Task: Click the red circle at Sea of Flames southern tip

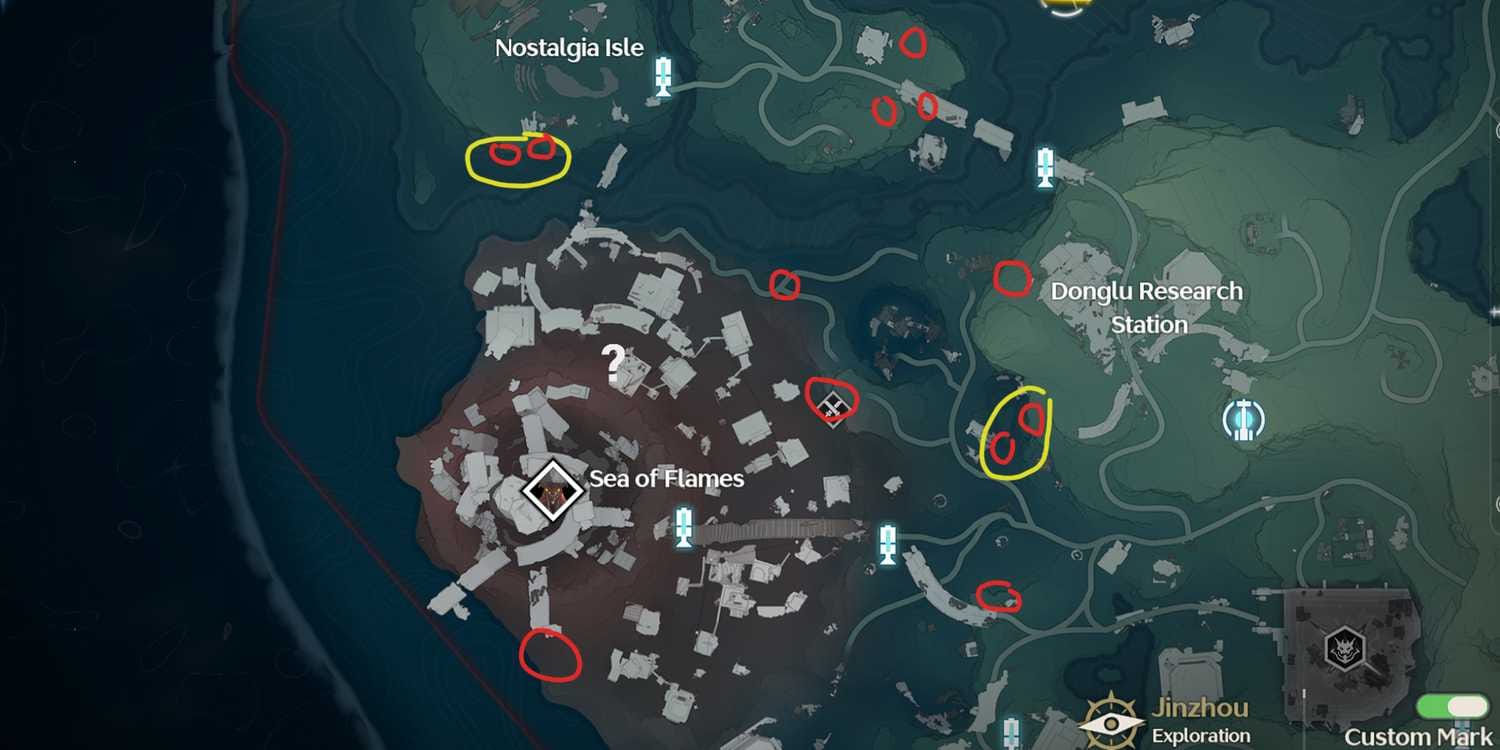Action: (x=548, y=655)
